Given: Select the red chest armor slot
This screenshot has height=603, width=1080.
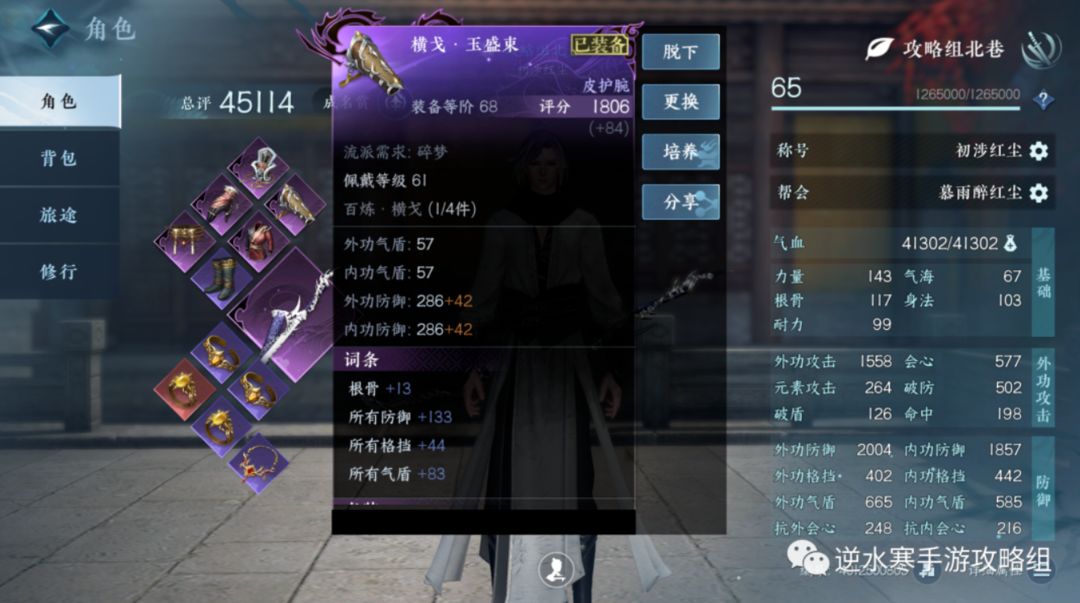Looking at the screenshot, I should point(259,241).
